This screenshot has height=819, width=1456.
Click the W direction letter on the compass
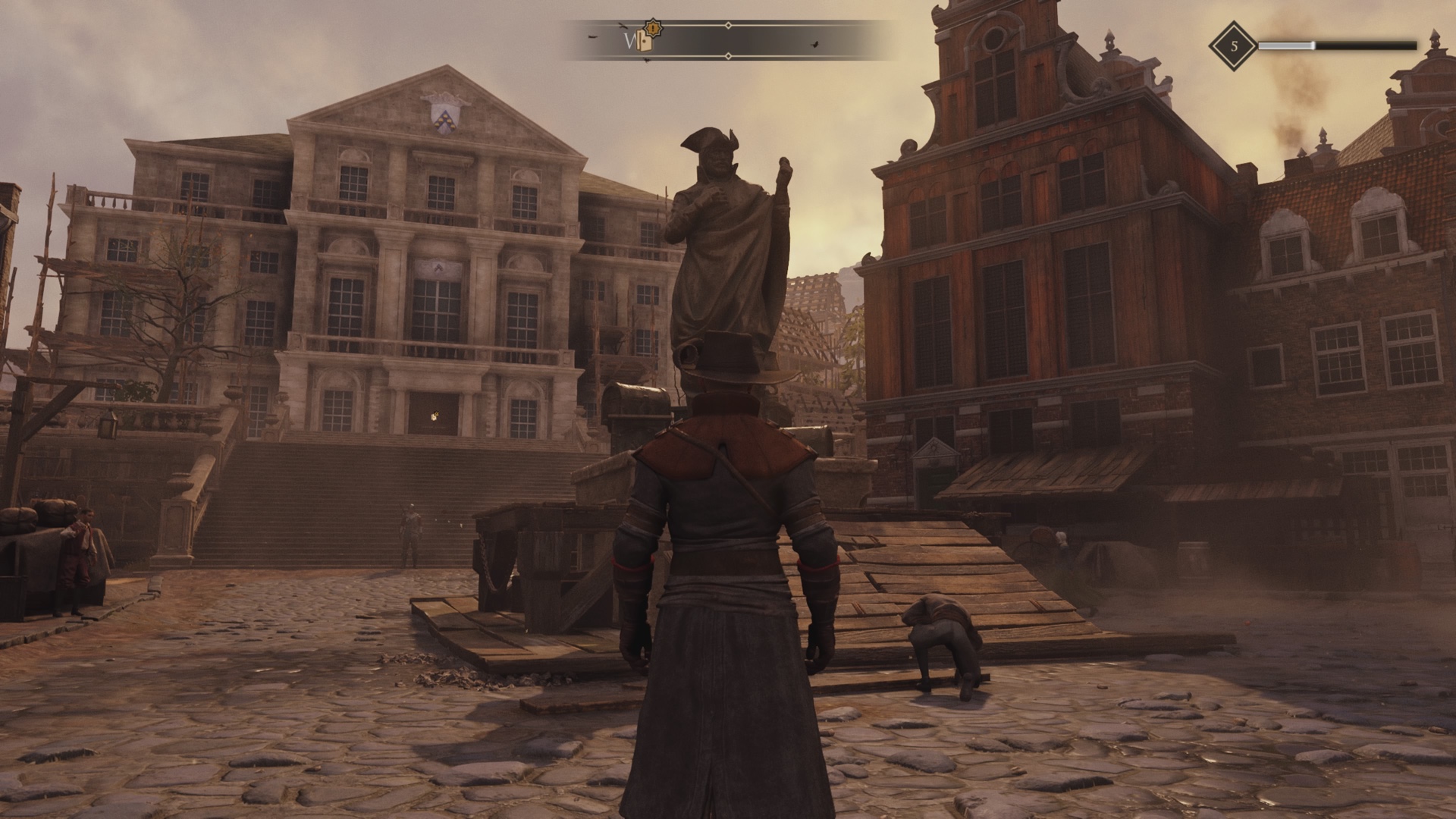click(x=627, y=39)
